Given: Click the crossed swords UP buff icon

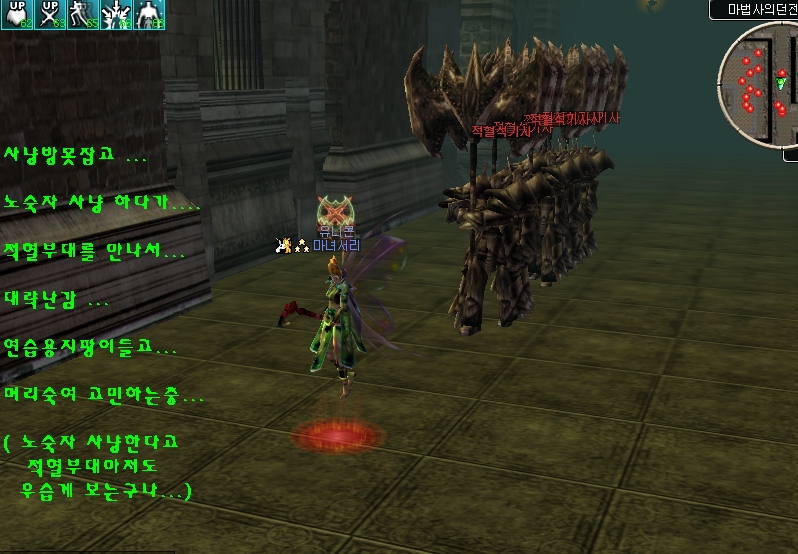Looking at the screenshot, I should (50, 15).
